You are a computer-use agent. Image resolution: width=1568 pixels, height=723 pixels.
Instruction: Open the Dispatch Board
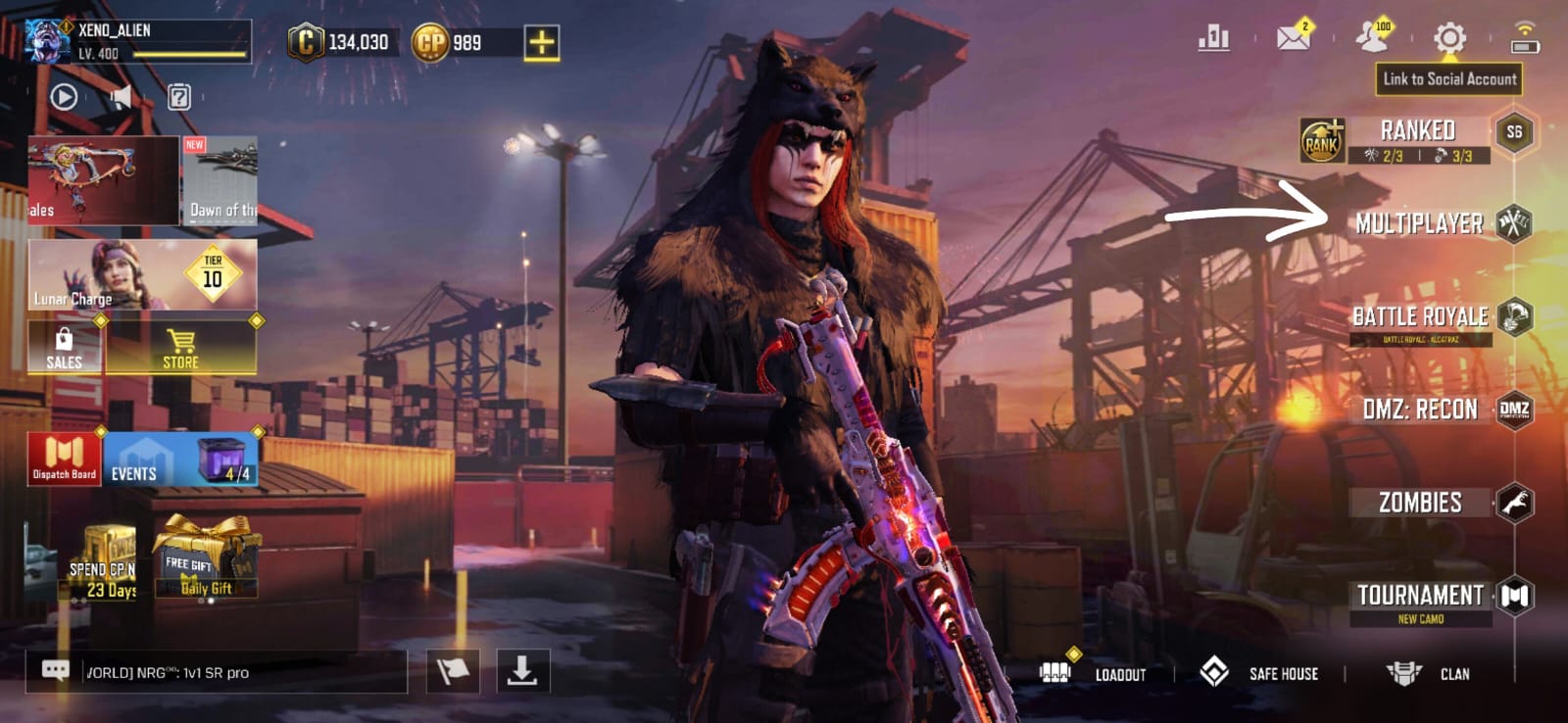[x=65, y=459]
